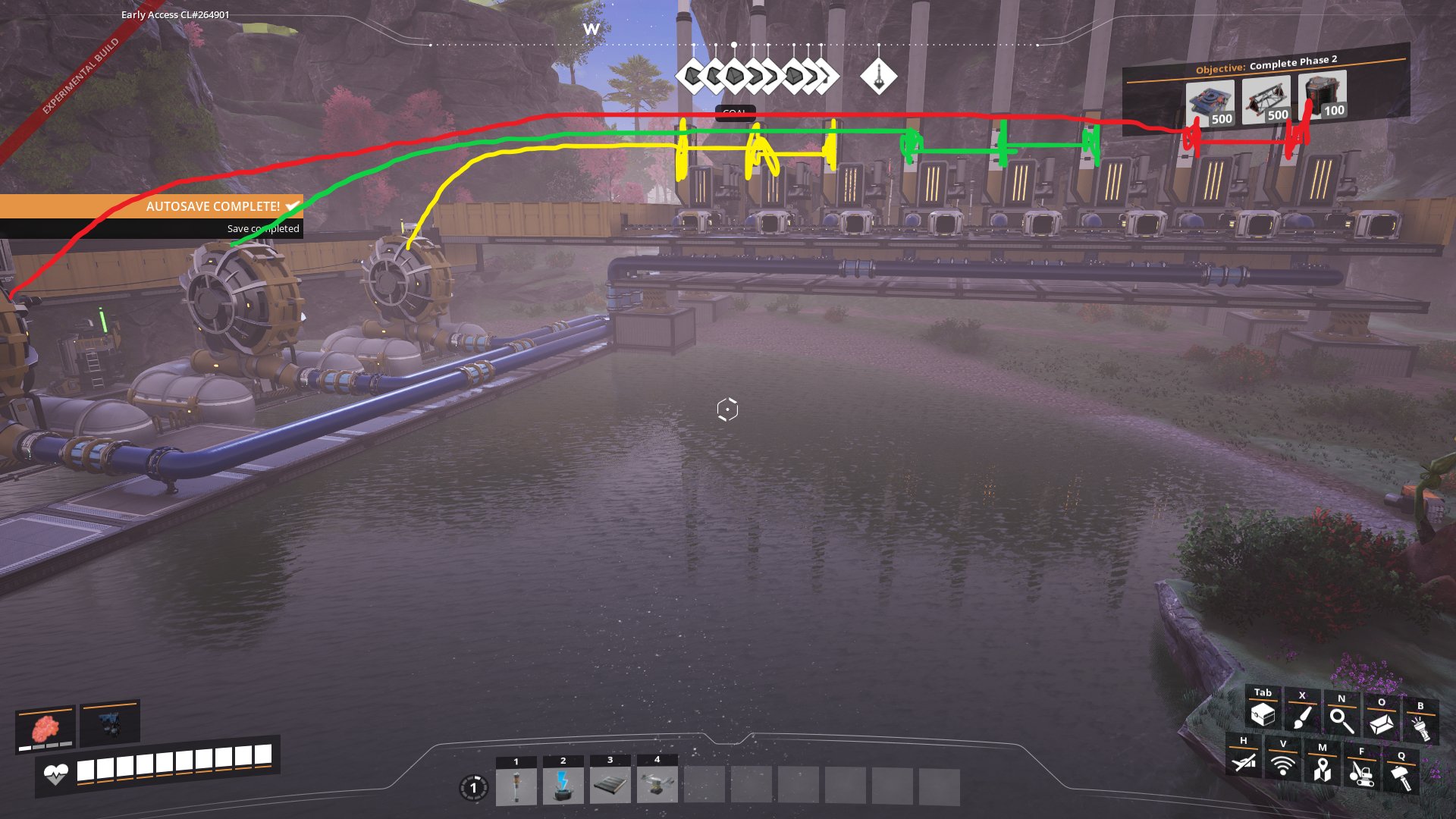Click the Autosave Complete notification banner
Image resolution: width=1456 pixels, height=819 pixels.
coord(152,206)
